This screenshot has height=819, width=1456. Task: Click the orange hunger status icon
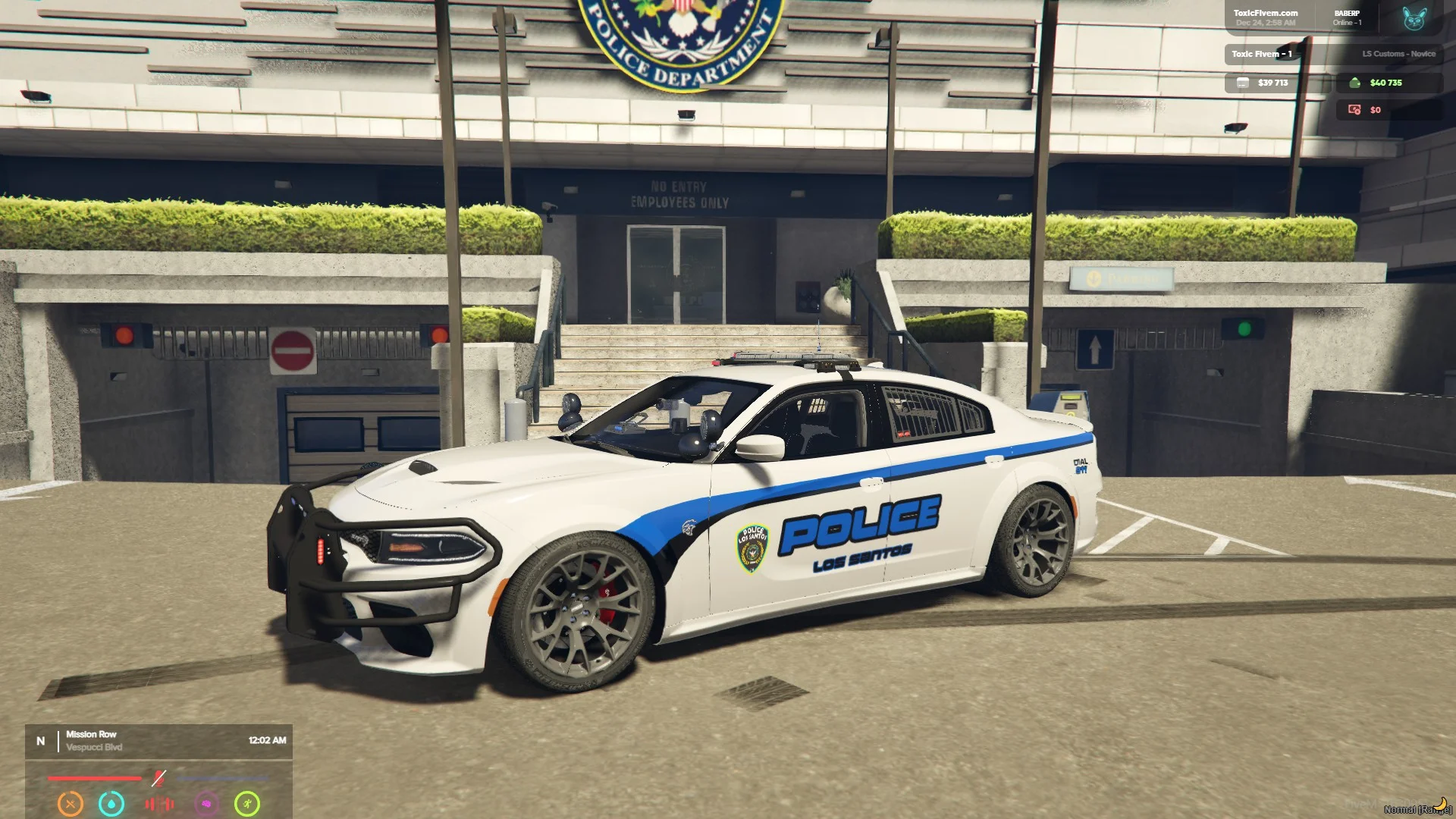pyautogui.click(x=71, y=803)
